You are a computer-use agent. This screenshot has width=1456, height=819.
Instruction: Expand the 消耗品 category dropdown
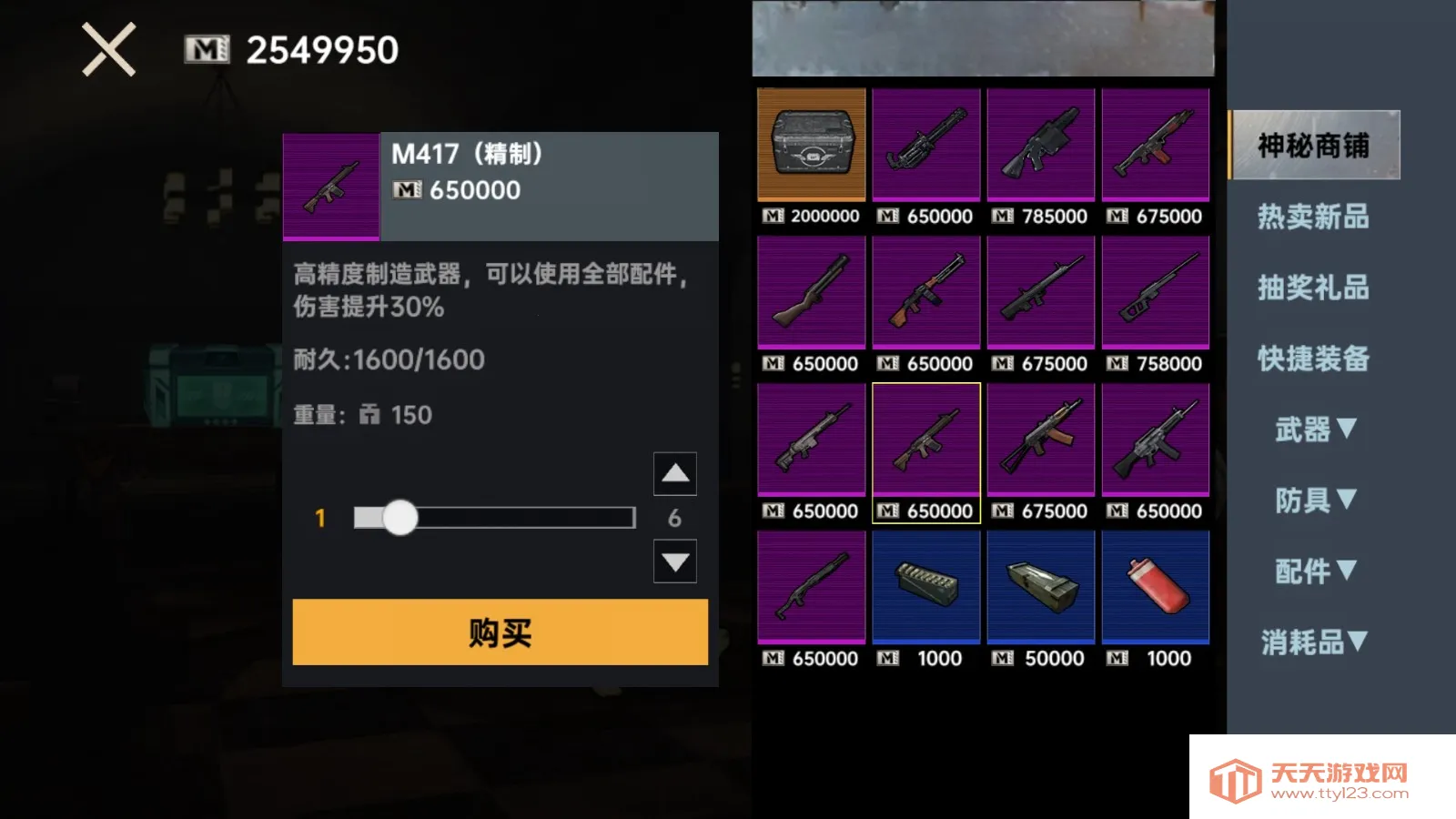1315,642
